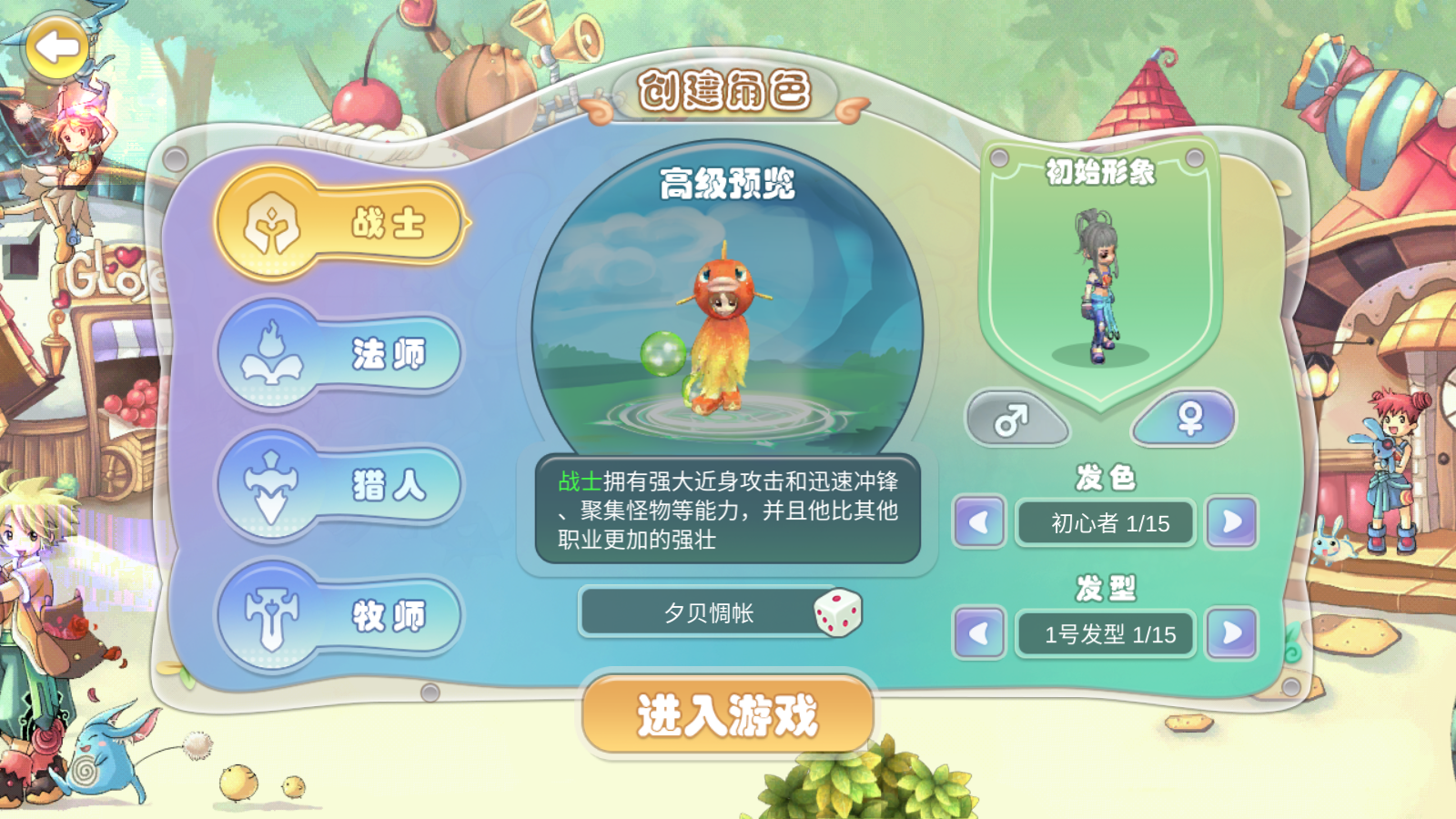Click the right arrow for 发型 hairstyle
The width and height of the screenshot is (1456, 819).
(x=1233, y=634)
